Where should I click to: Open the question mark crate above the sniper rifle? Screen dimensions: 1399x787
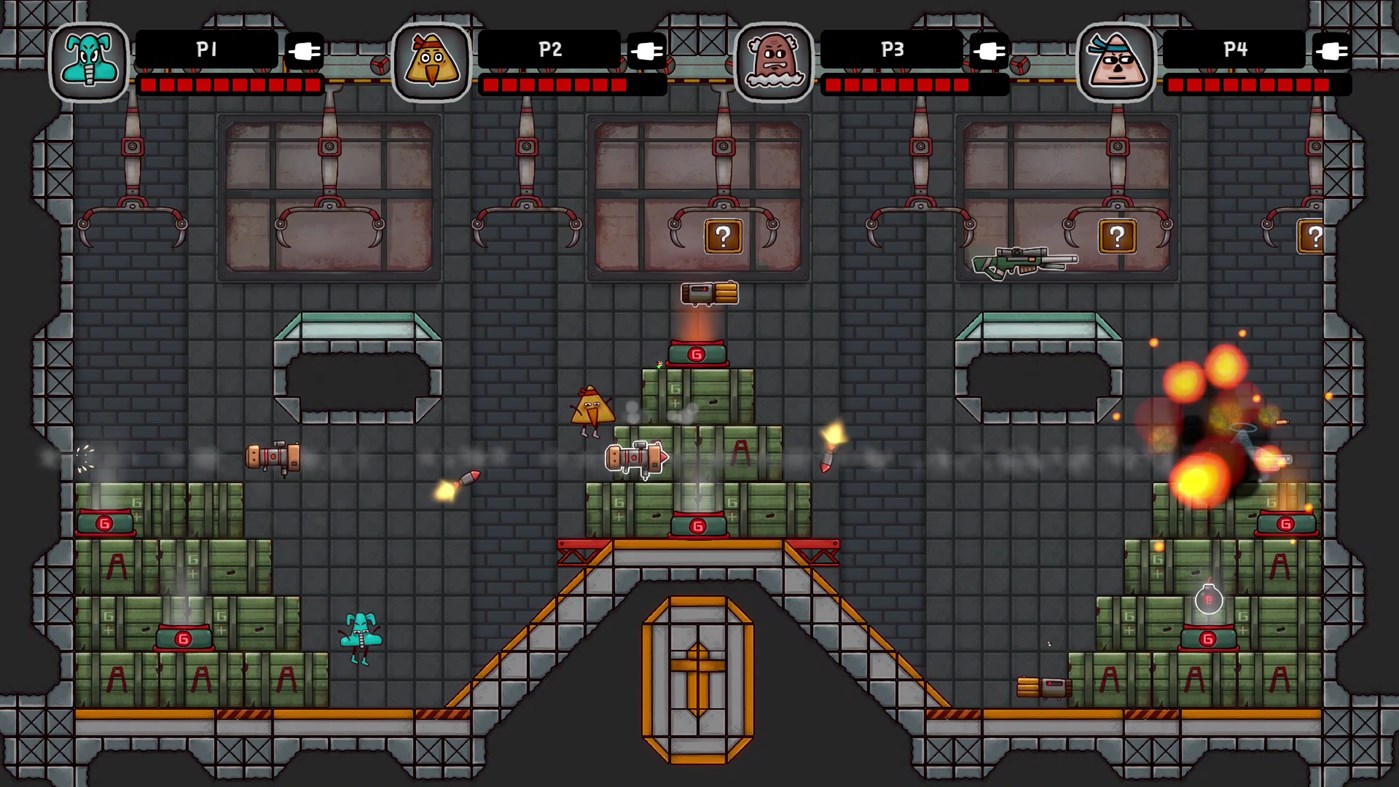point(1118,236)
